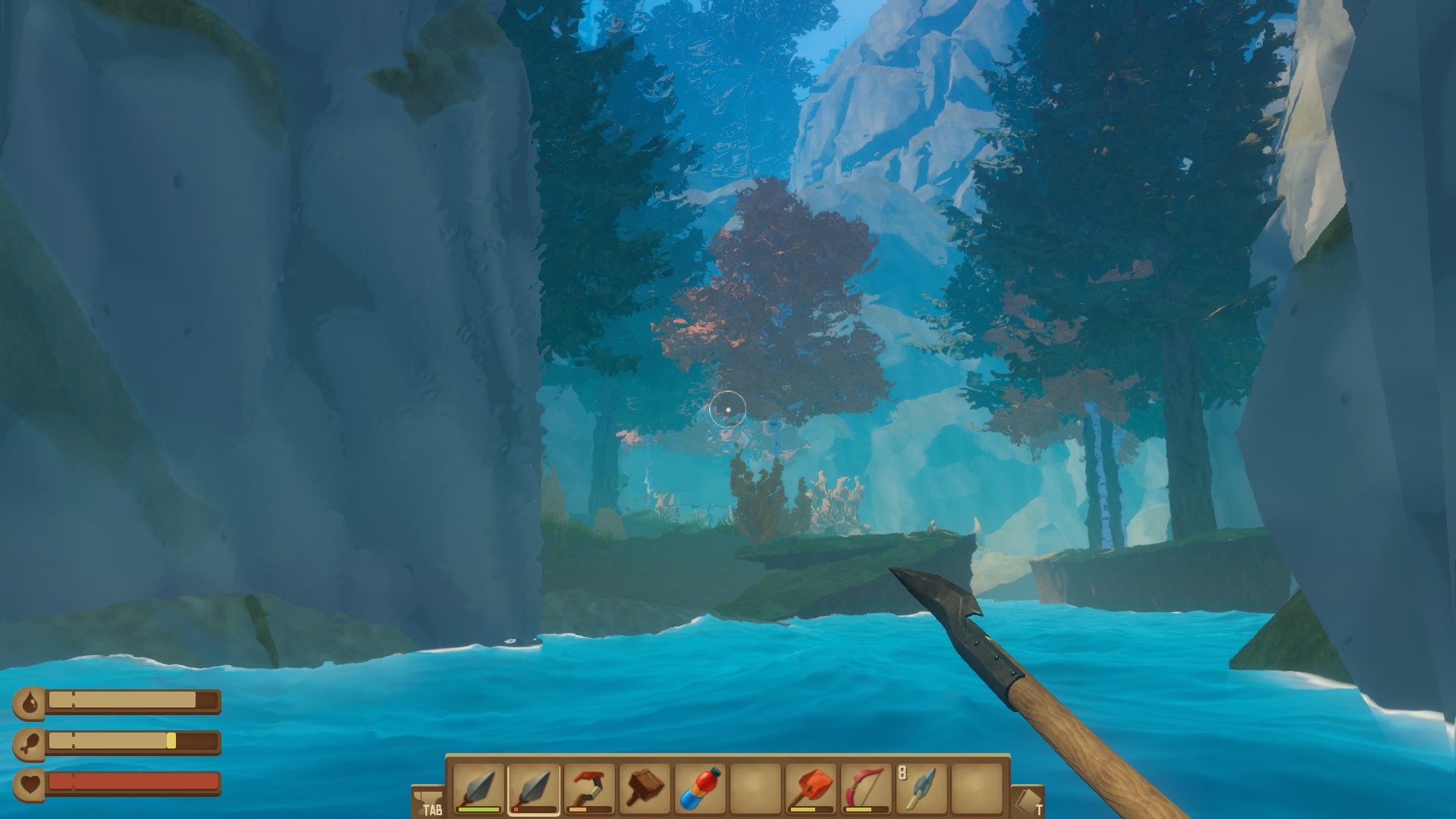Click the water droplet thirst indicator
Screen dimensions: 1456x819
30,701
